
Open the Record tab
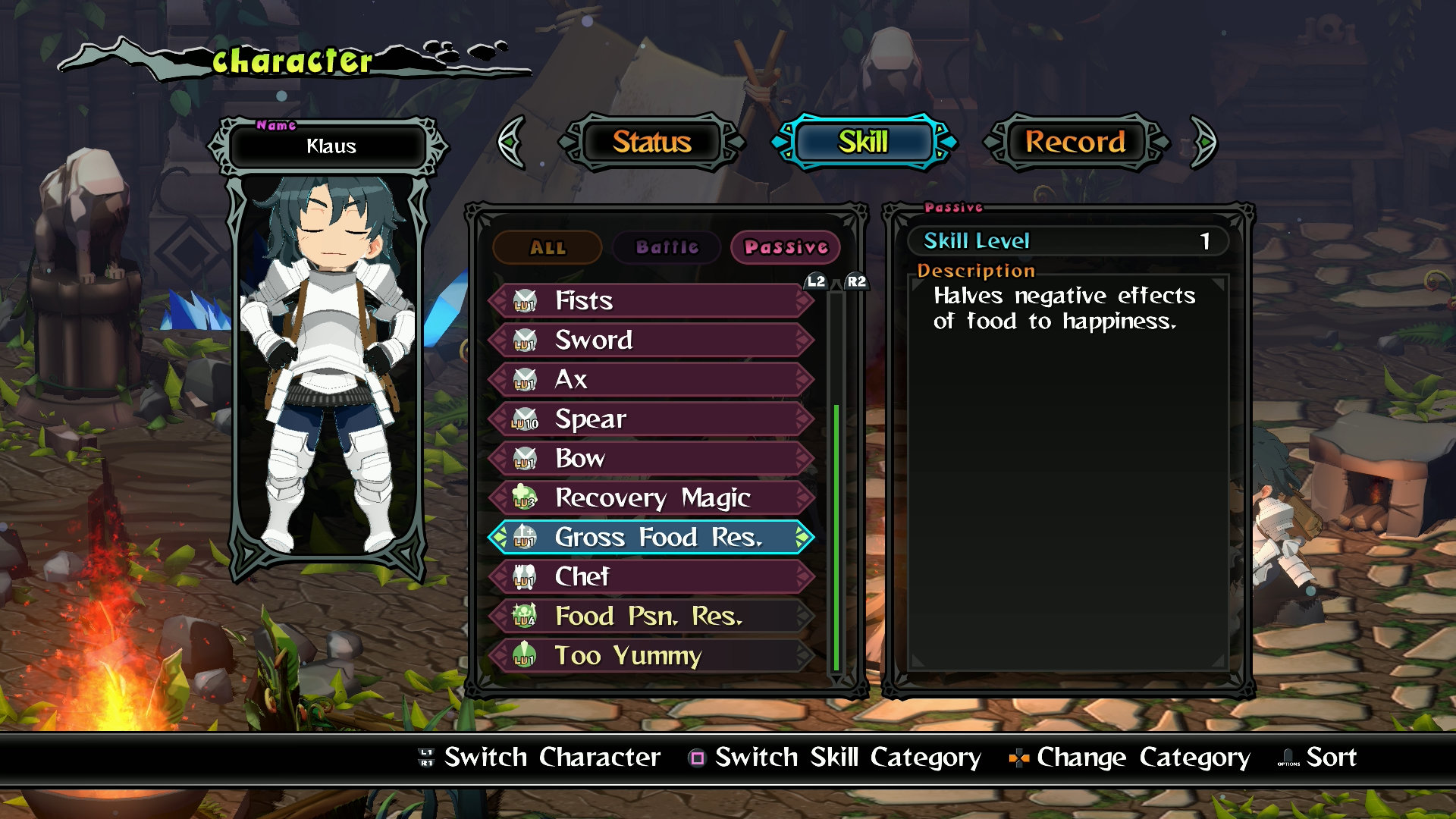[1075, 142]
